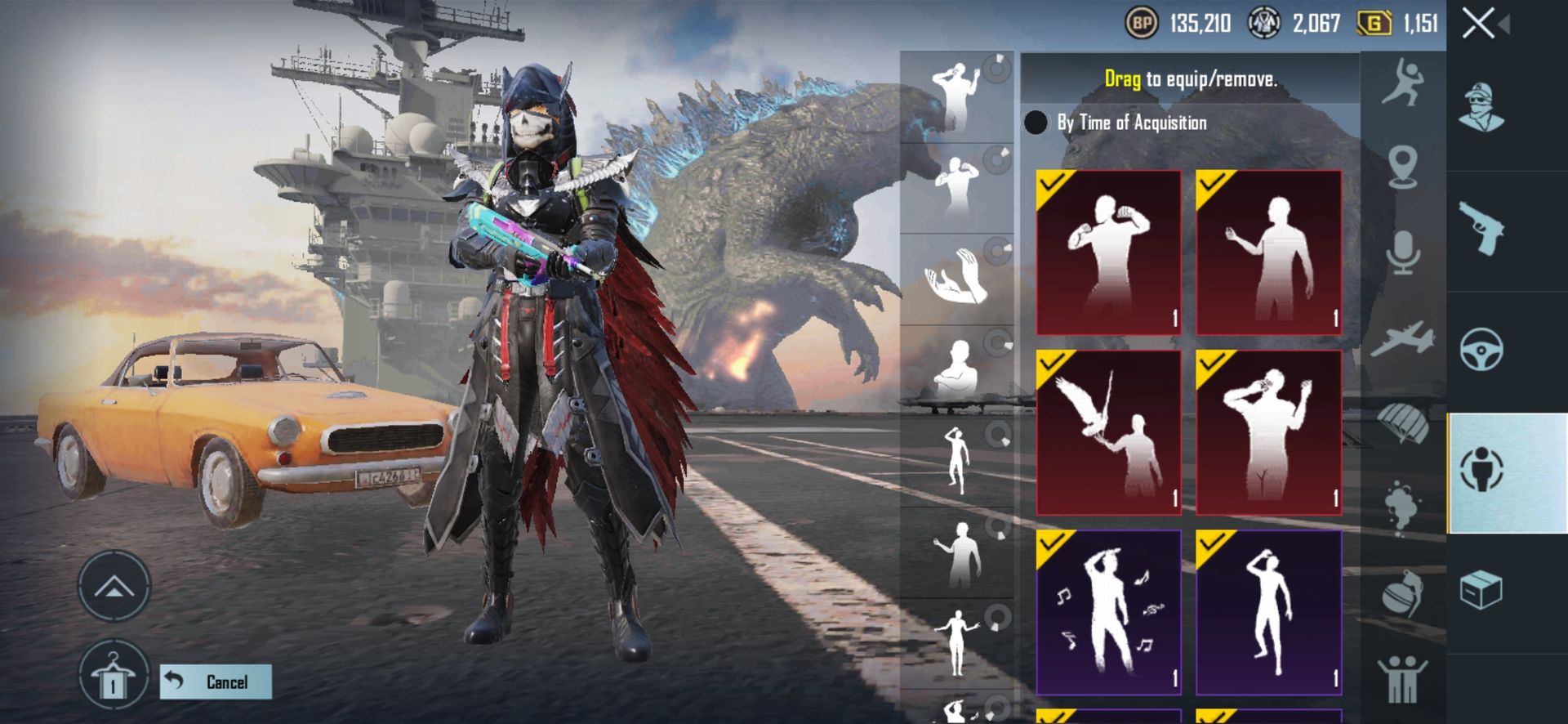Select the dancing emote with music notes

[x=1108, y=612]
